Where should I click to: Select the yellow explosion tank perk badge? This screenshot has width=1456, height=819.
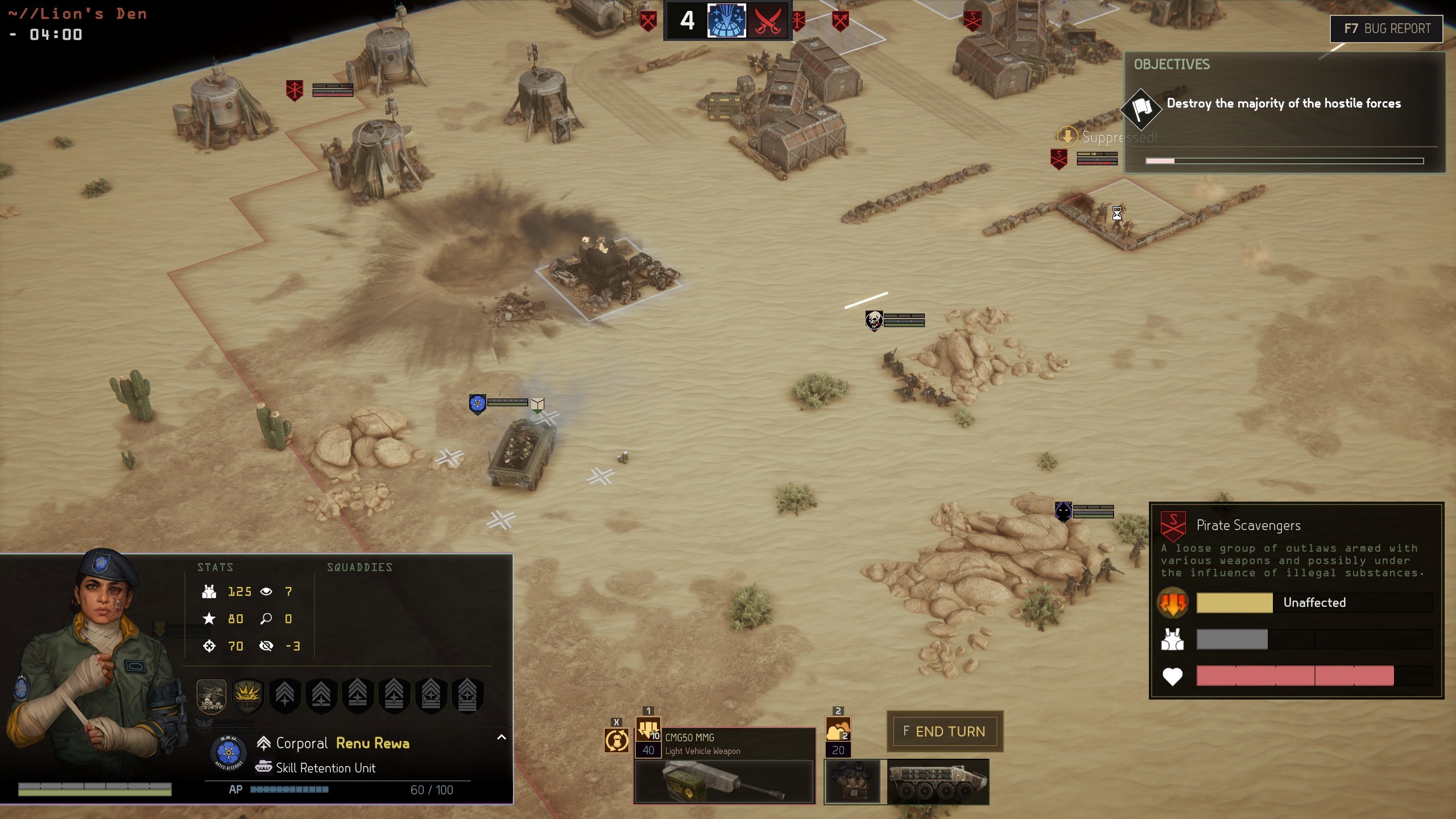pos(247,695)
